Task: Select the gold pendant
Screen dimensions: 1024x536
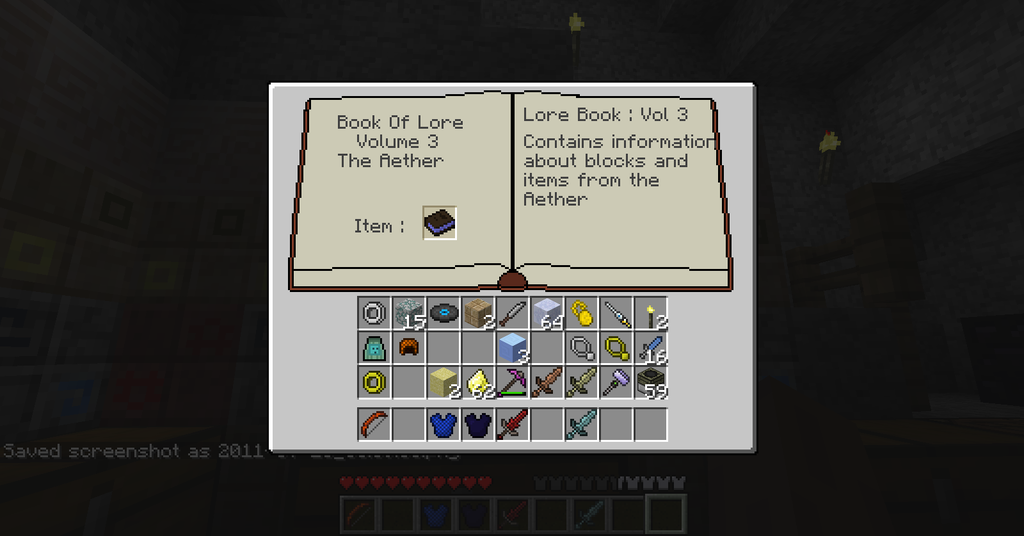Action: pos(615,348)
